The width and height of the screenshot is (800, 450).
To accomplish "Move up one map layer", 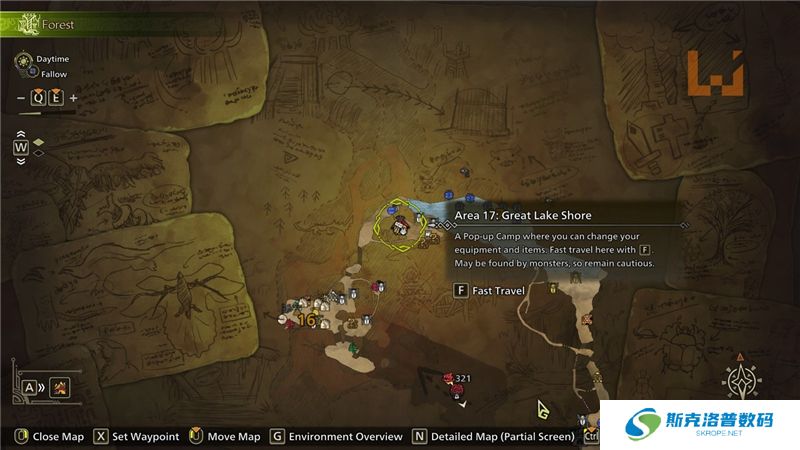I will (x=21, y=135).
